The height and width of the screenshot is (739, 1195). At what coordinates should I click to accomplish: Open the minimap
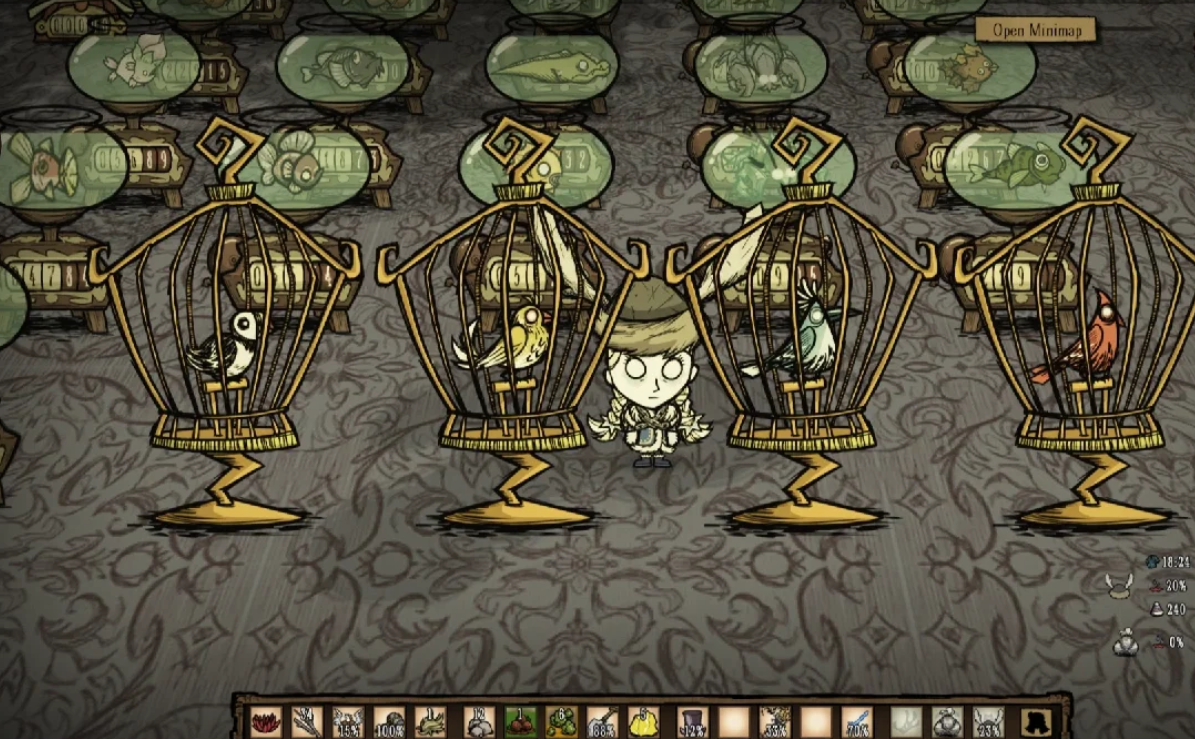click(x=1035, y=30)
